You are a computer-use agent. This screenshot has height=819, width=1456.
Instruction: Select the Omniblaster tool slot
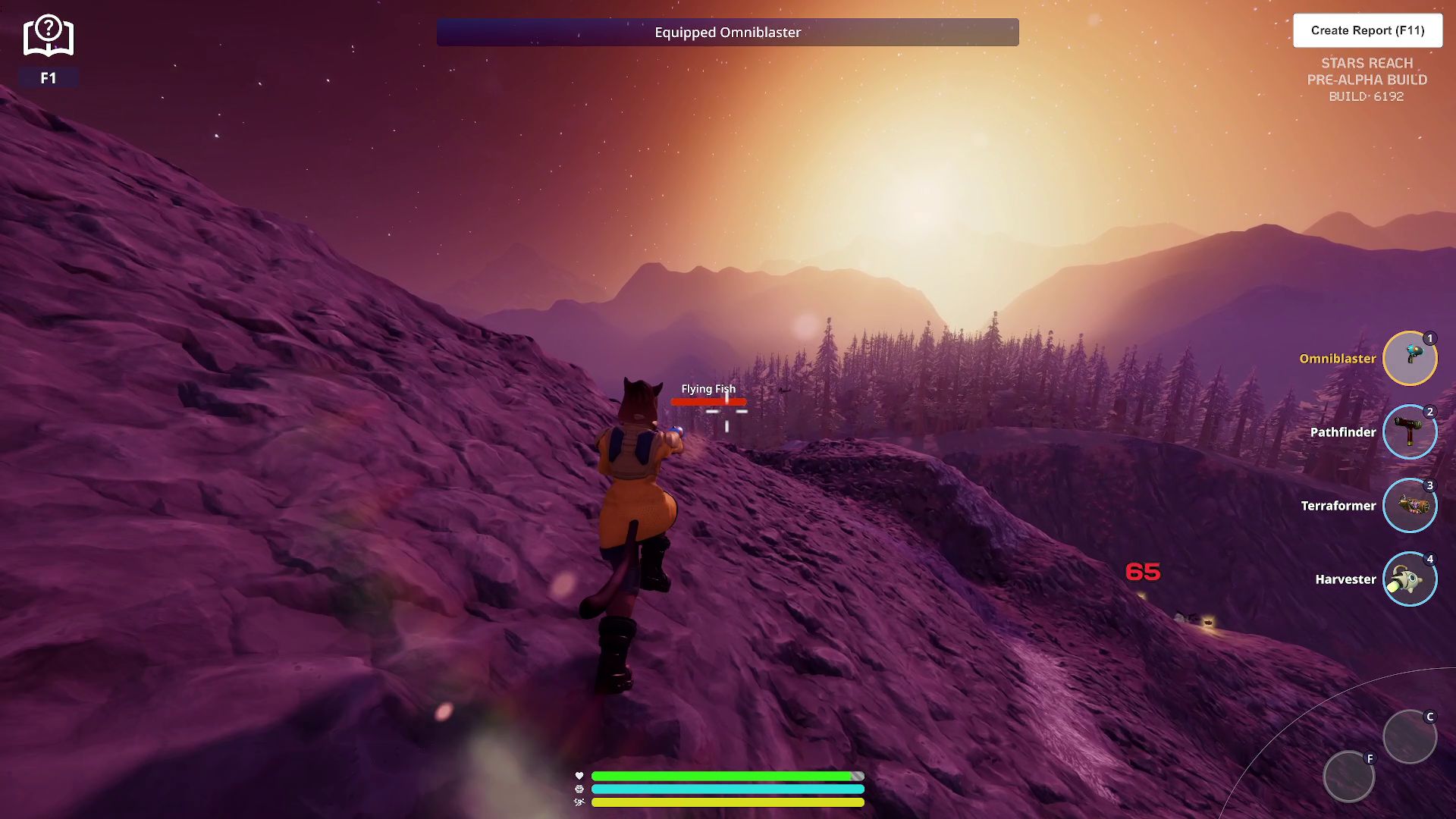point(1410,358)
